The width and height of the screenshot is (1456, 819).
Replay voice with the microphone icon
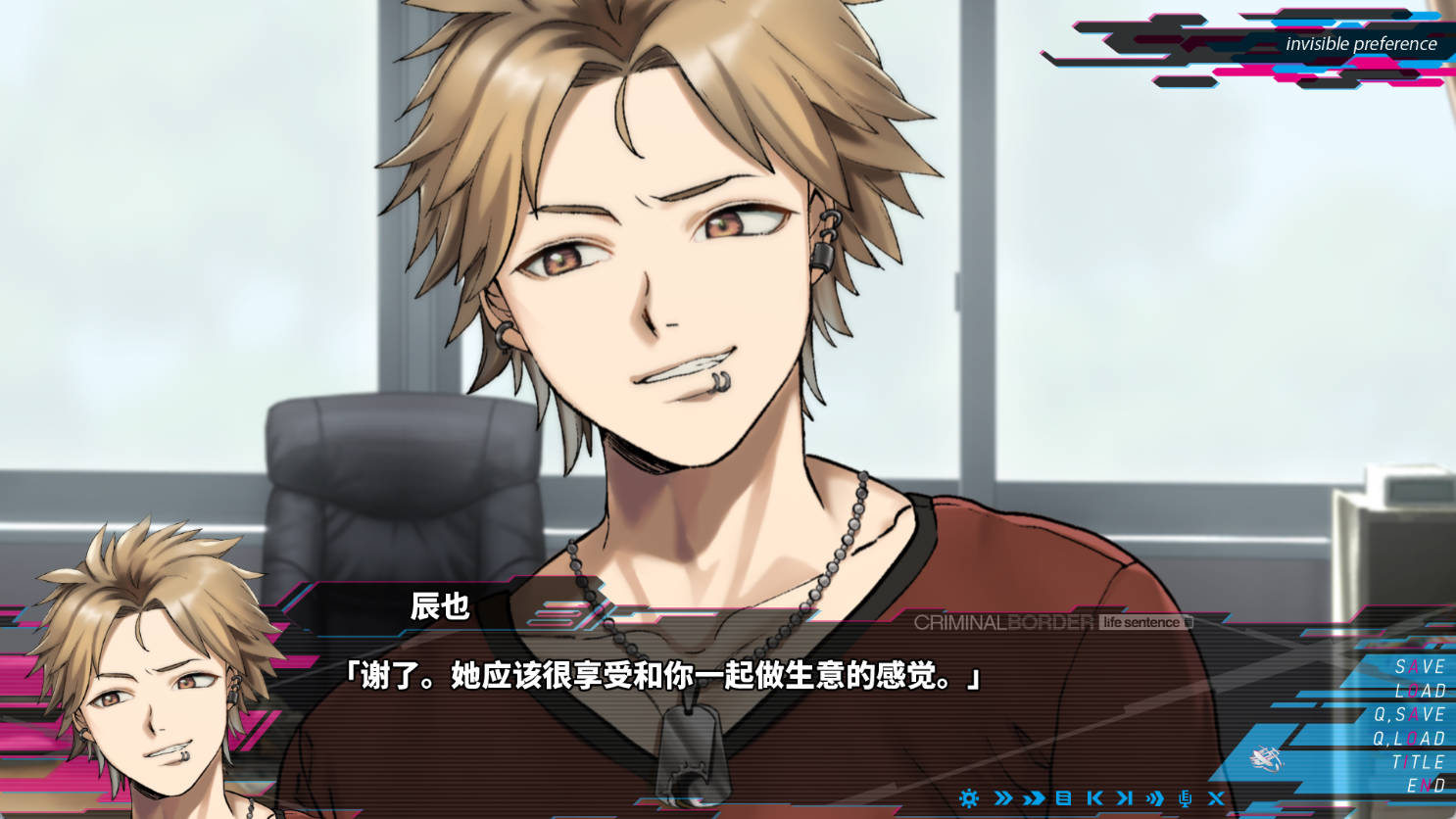coord(1183,798)
